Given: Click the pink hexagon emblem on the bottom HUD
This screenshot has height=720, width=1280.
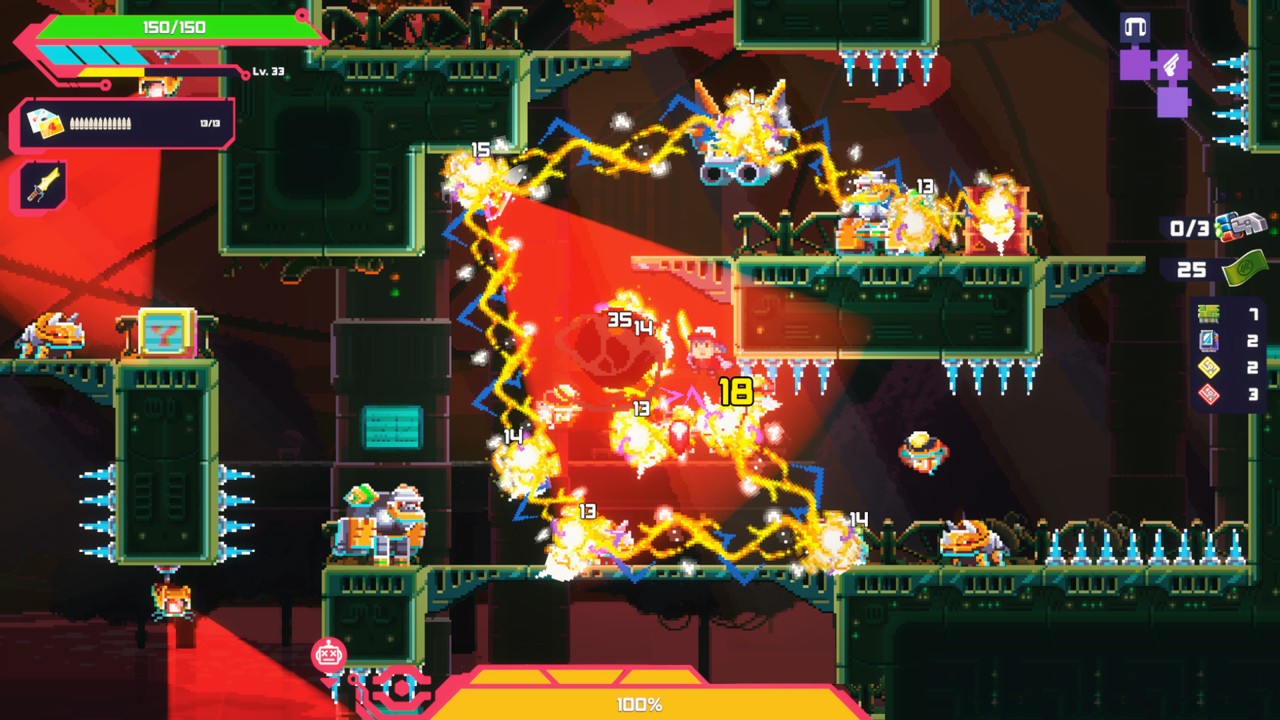Looking at the screenshot, I should pyautogui.click(x=401, y=687).
